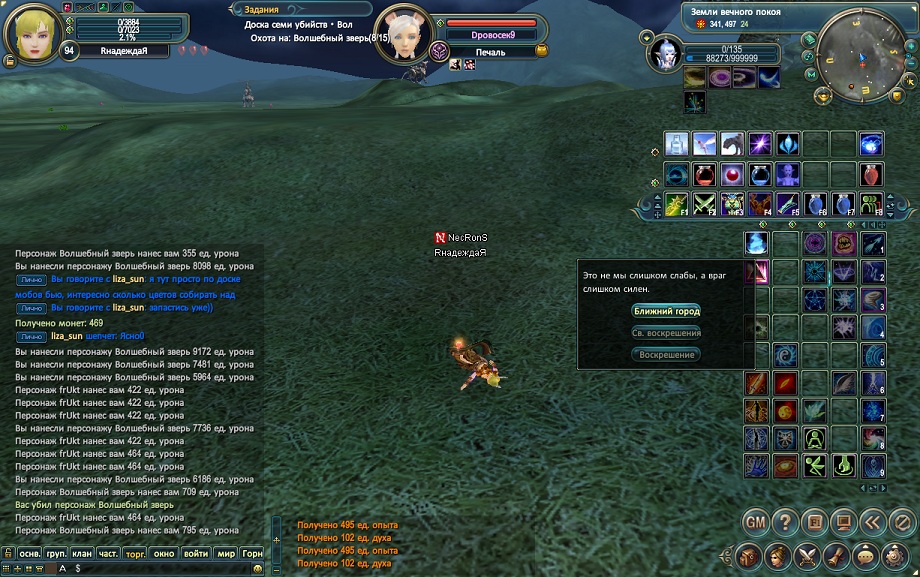Open the gear system settings menu
920x577 pixels.
click(896, 556)
